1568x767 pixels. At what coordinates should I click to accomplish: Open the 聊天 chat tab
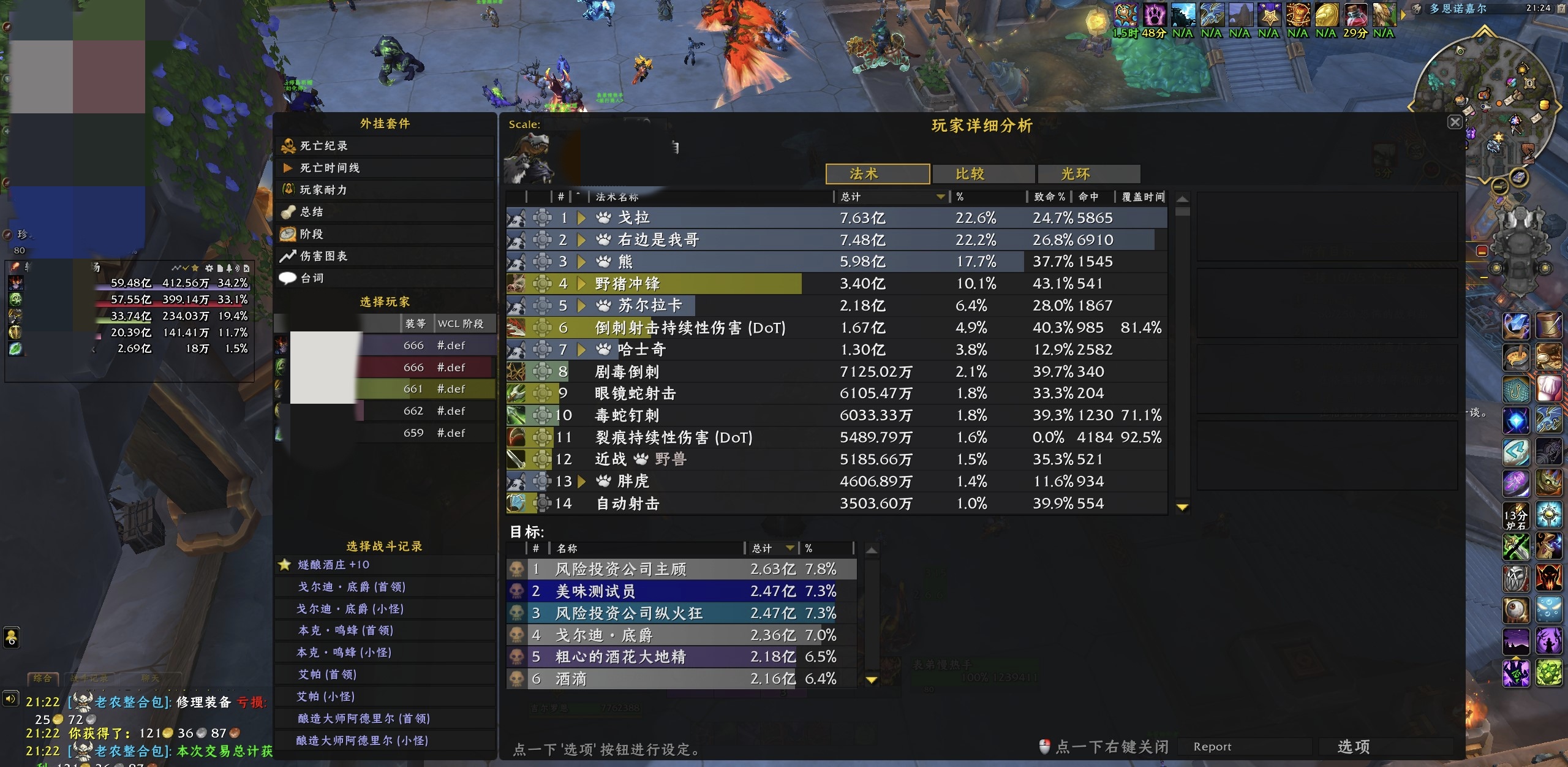pyautogui.click(x=153, y=678)
